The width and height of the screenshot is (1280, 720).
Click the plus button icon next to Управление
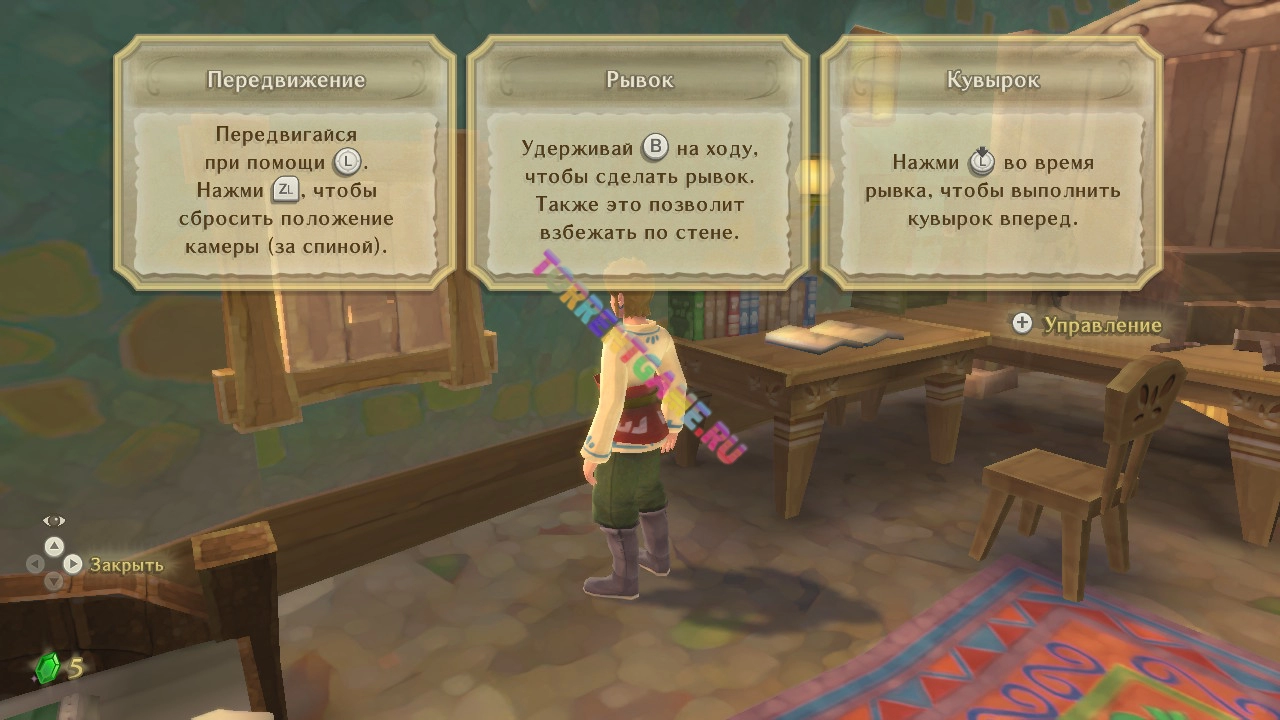pos(1021,324)
